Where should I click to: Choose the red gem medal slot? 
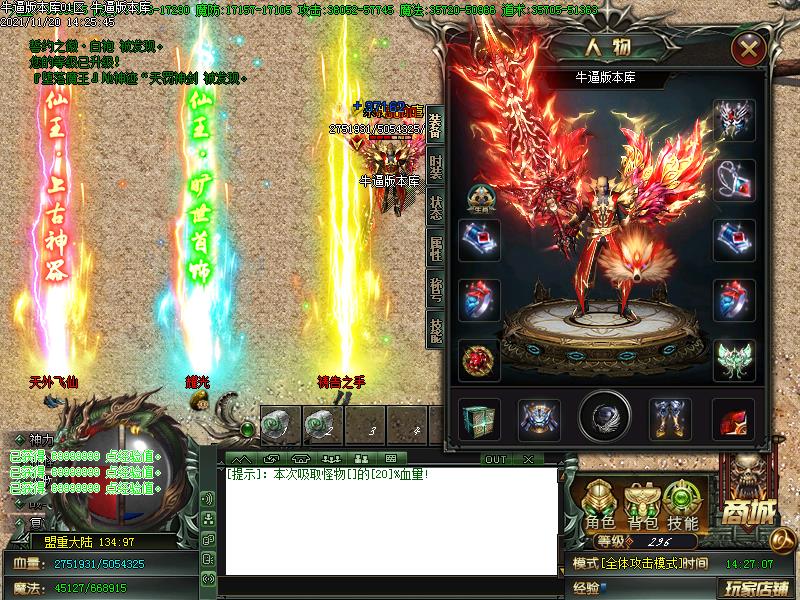tap(479, 360)
